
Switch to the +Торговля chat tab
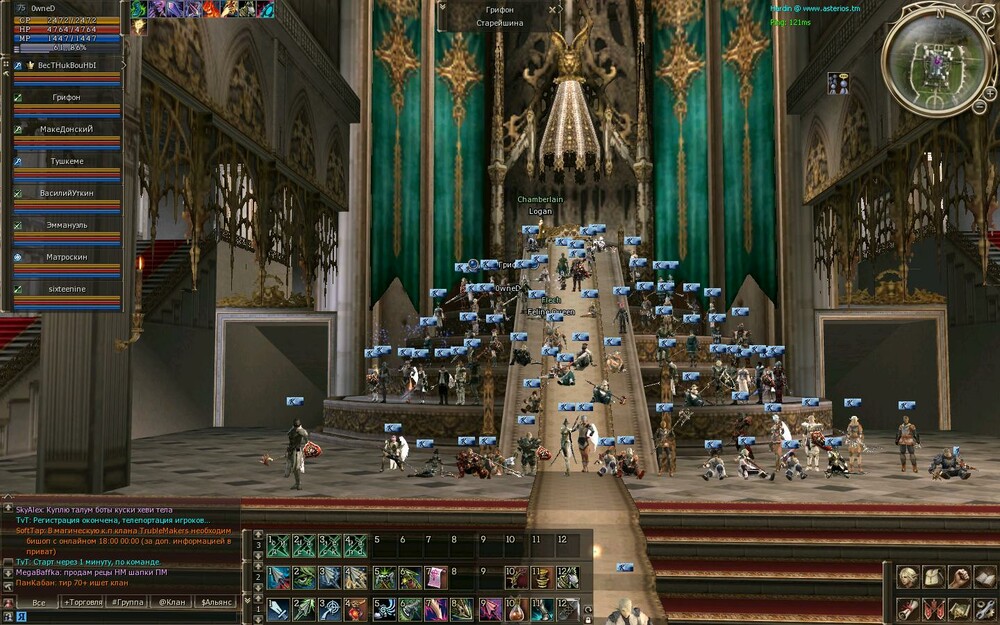coord(81,603)
